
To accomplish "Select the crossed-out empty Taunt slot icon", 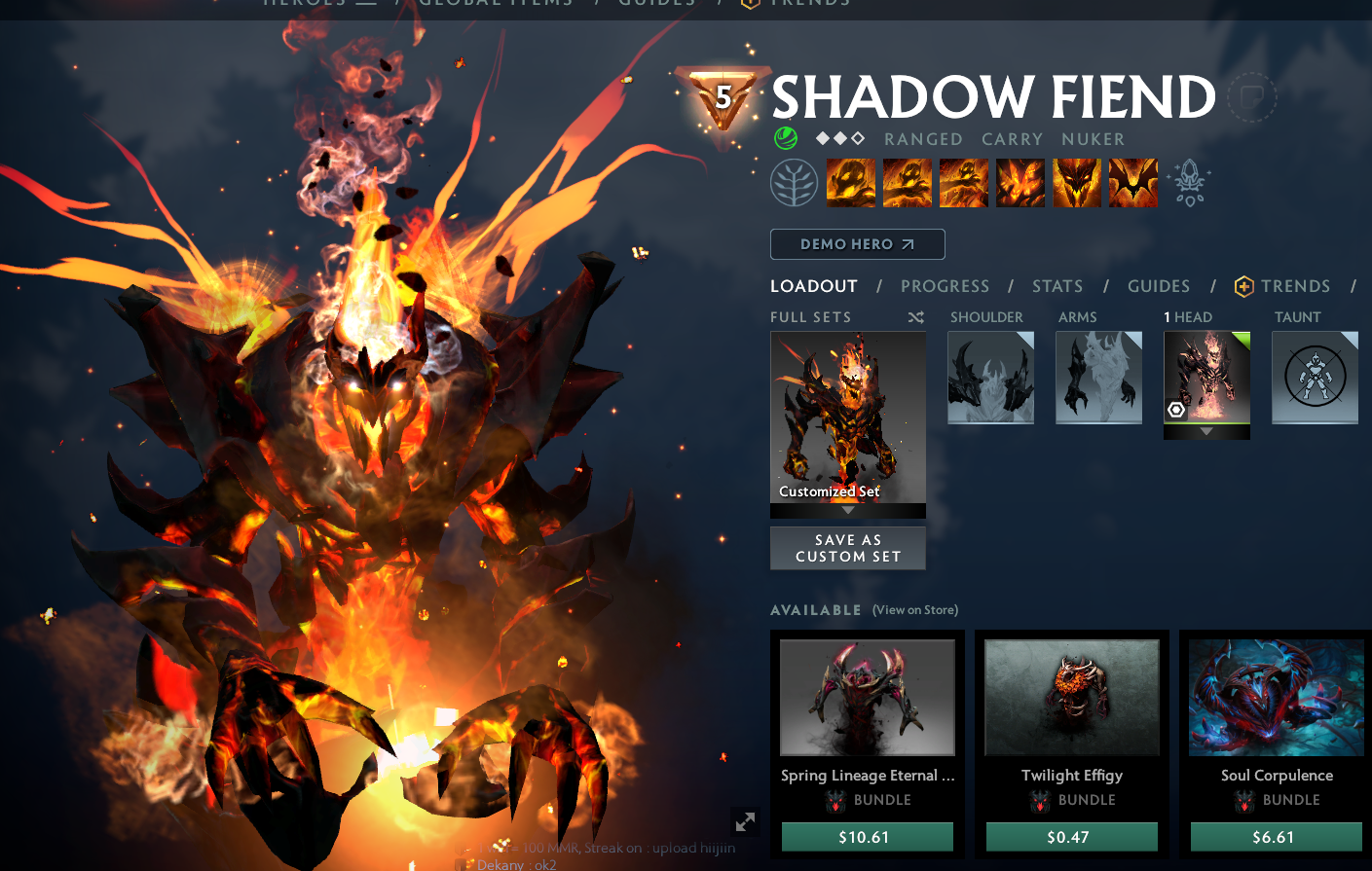I will (1315, 378).
